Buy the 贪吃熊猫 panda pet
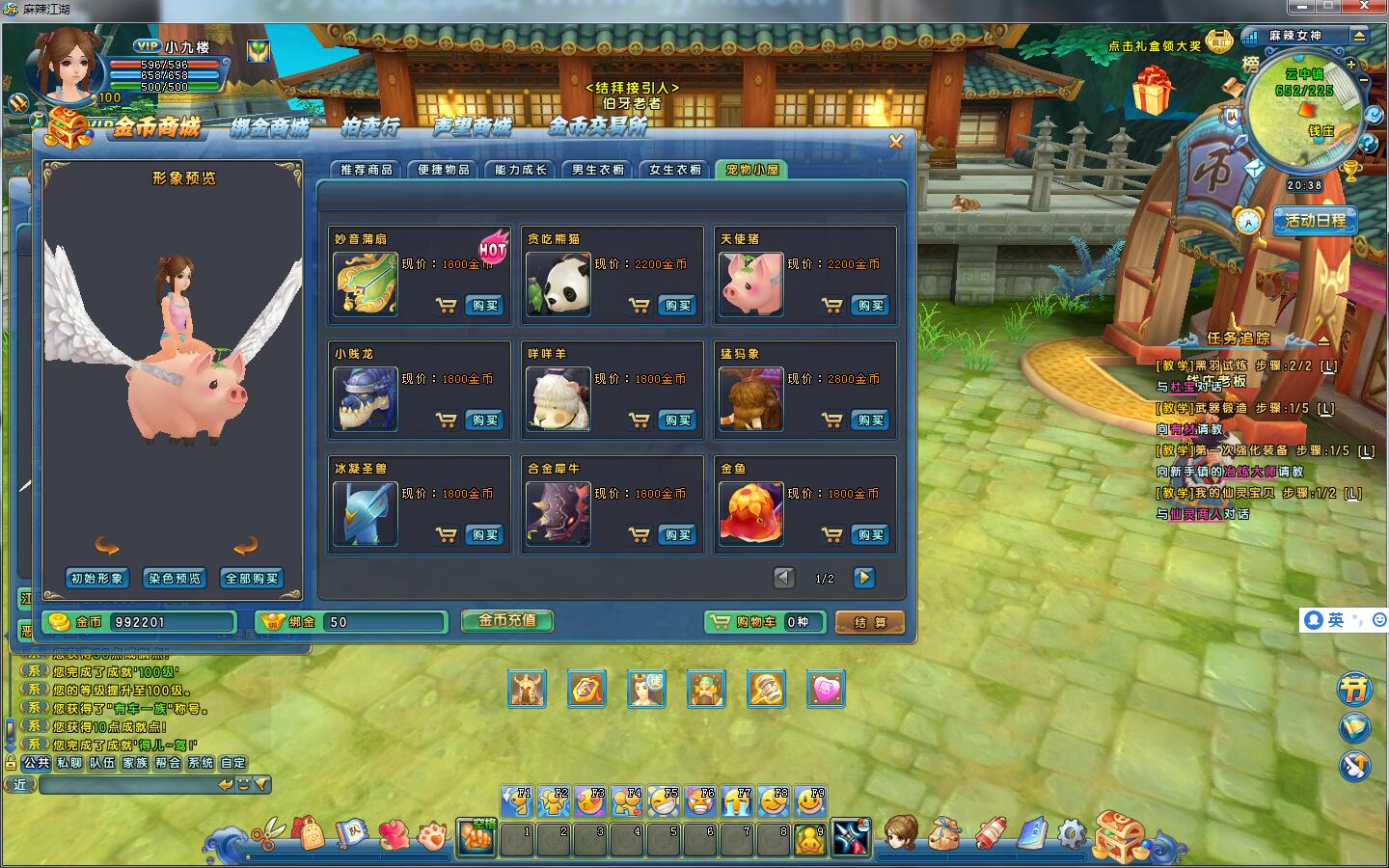The width and height of the screenshot is (1389, 868). click(x=677, y=306)
